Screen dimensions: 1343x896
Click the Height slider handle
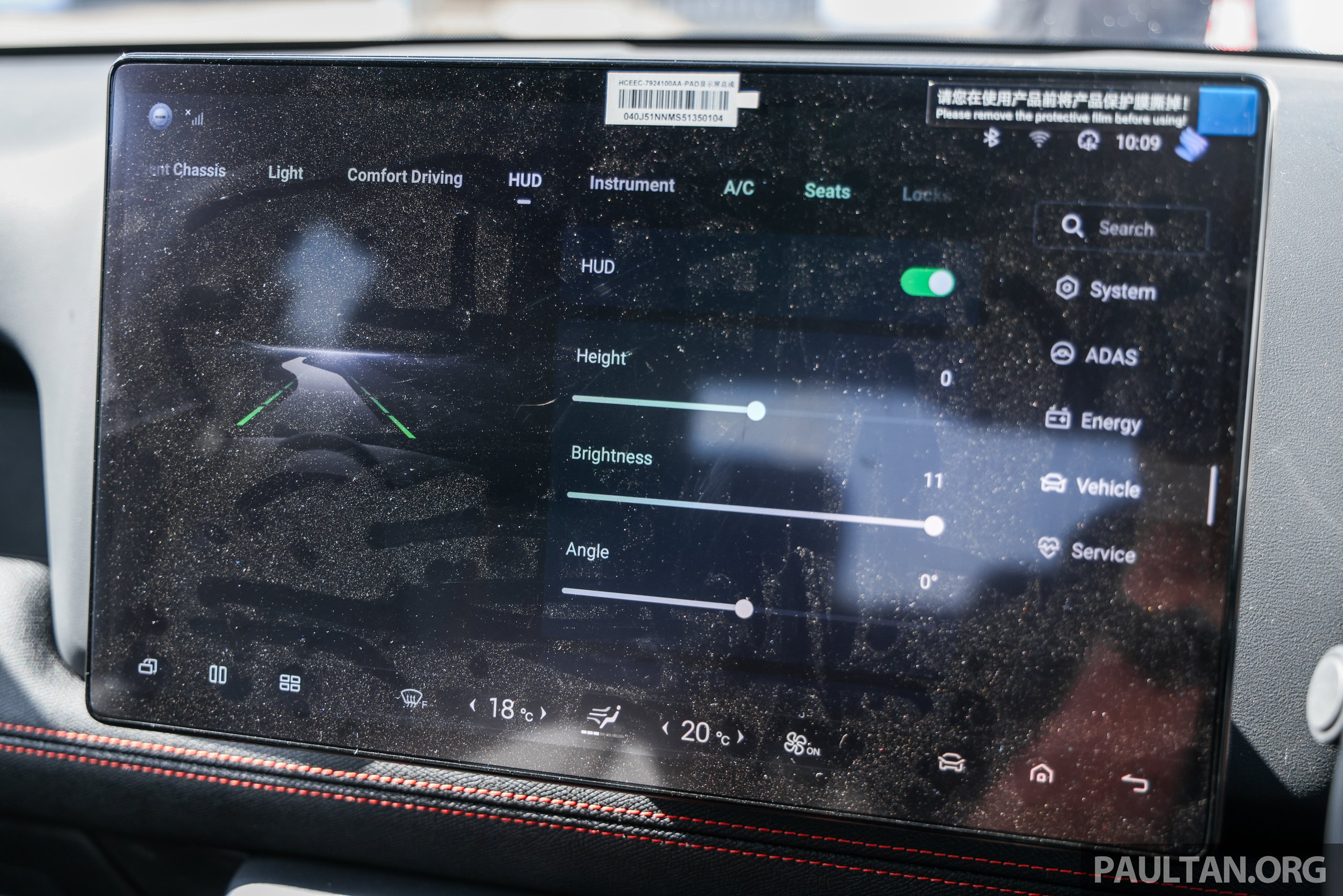pos(755,410)
